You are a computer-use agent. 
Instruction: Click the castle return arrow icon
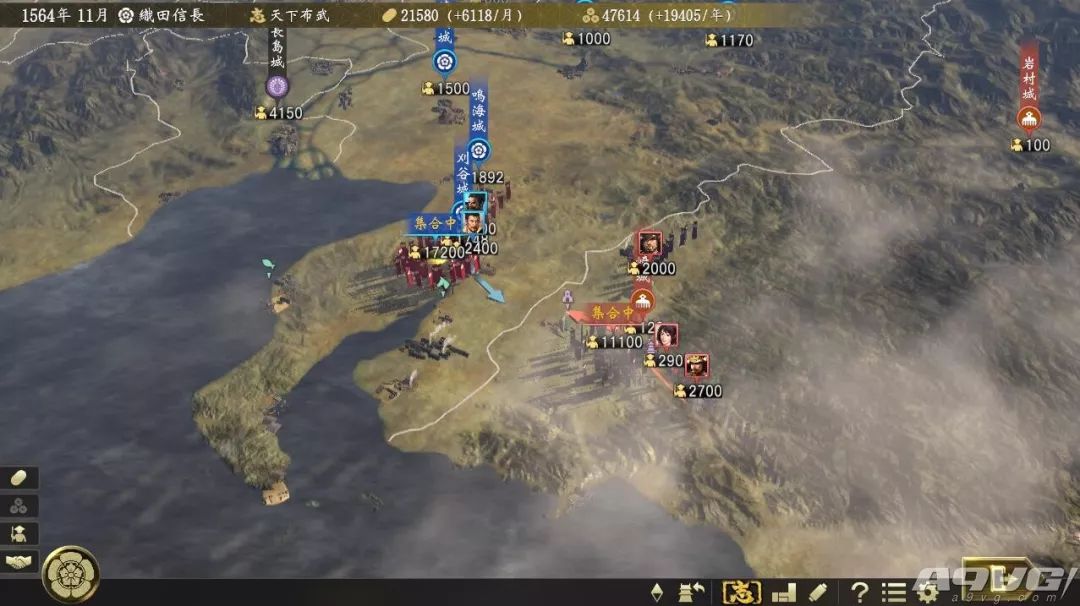click(x=692, y=592)
